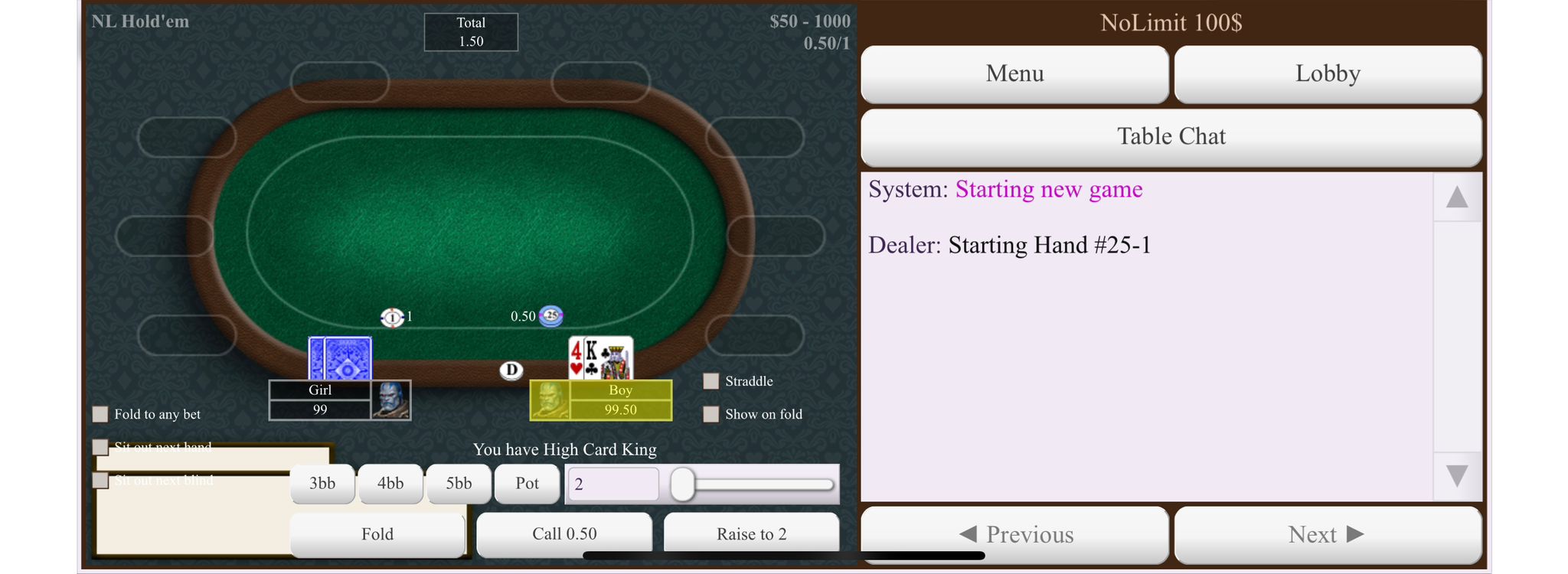Advance with the Next button
Image resolution: width=1568 pixels, height=574 pixels.
pos(1328,534)
